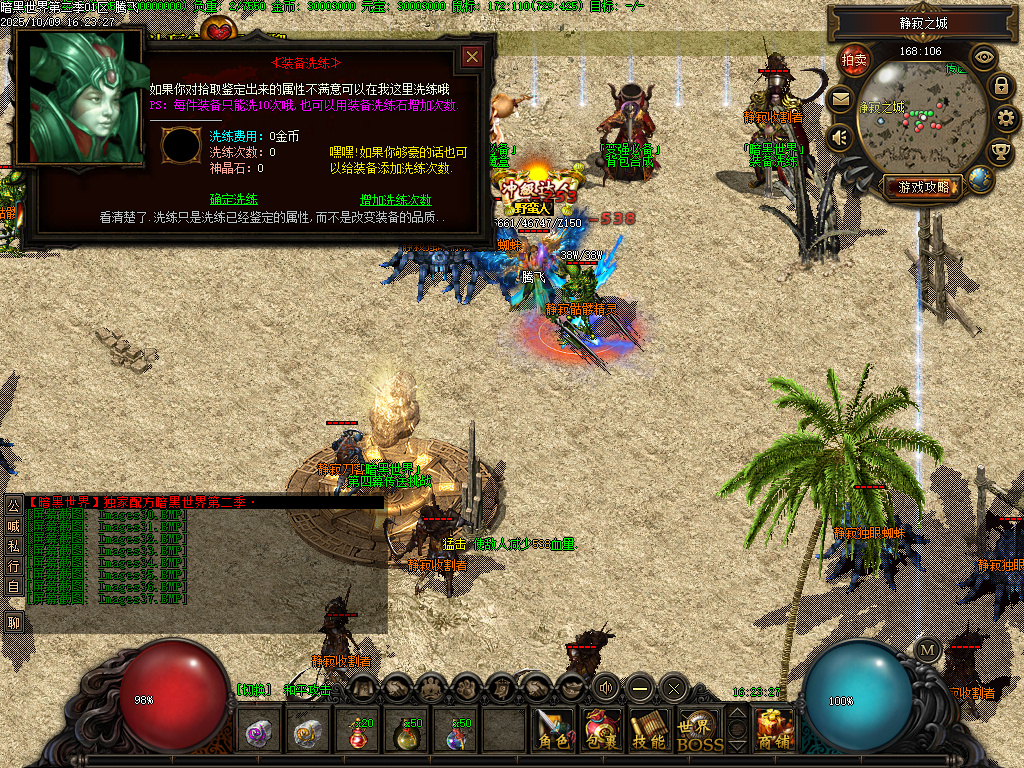Open the mail envelope icon

(x=840, y=99)
